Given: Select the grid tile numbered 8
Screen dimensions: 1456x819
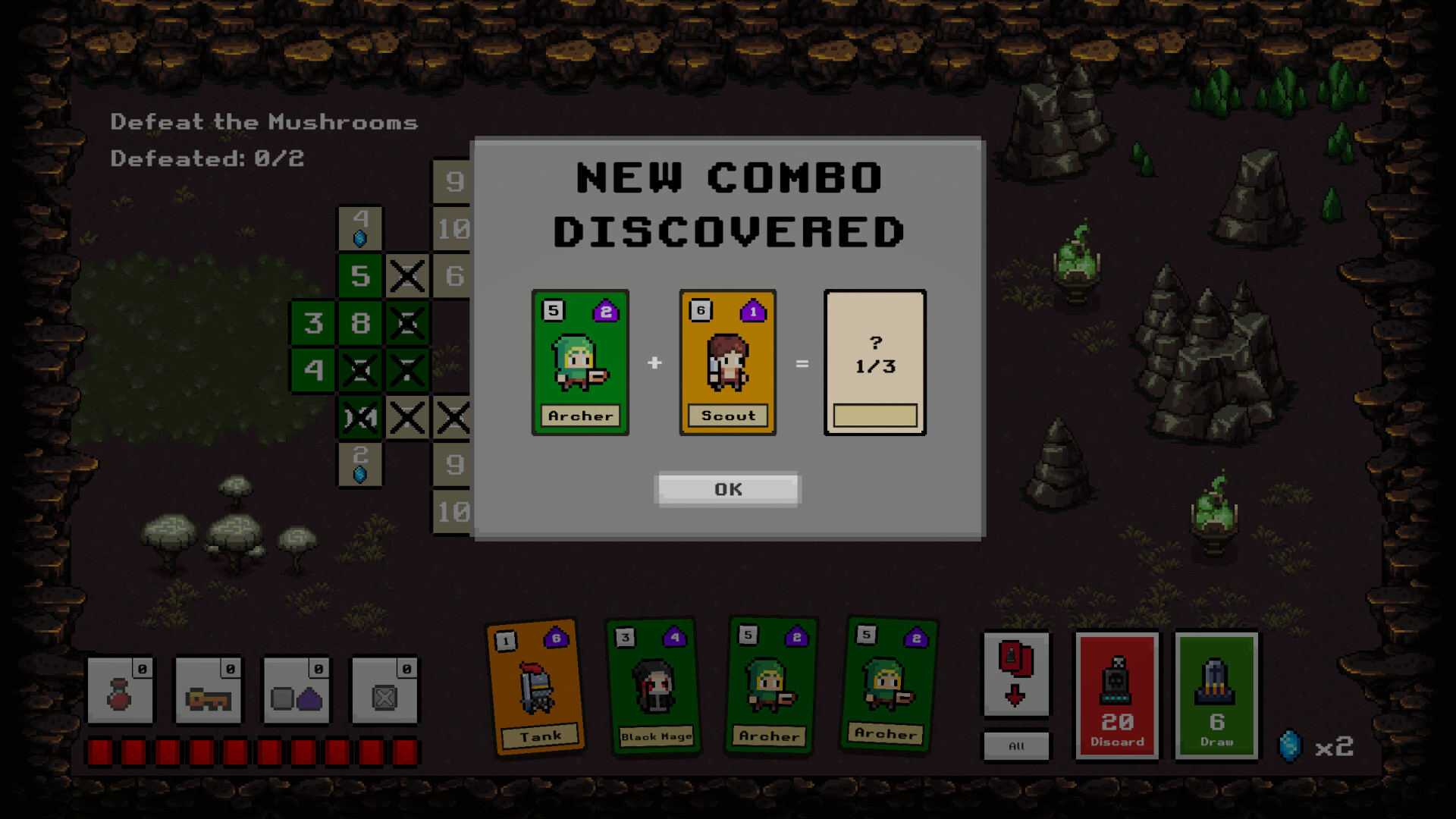Looking at the screenshot, I should pyautogui.click(x=360, y=324).
